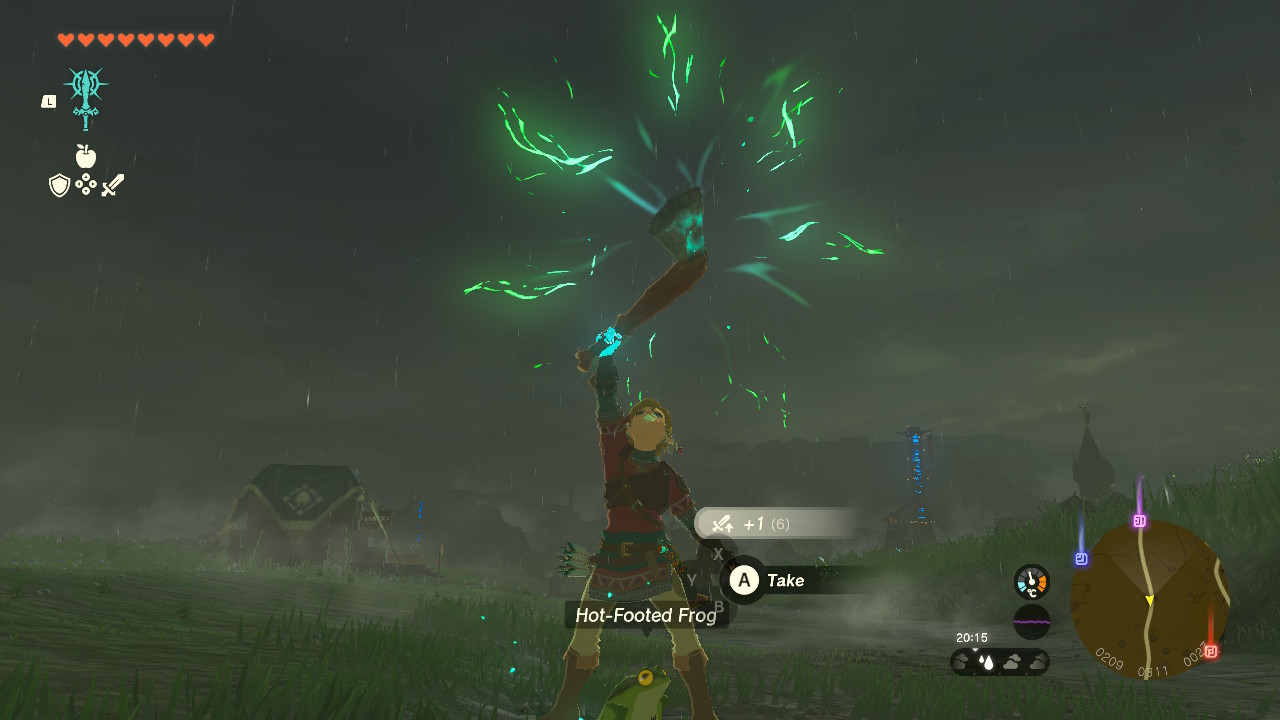
Task: Click the Y button prompt
Action: (691, 578)
